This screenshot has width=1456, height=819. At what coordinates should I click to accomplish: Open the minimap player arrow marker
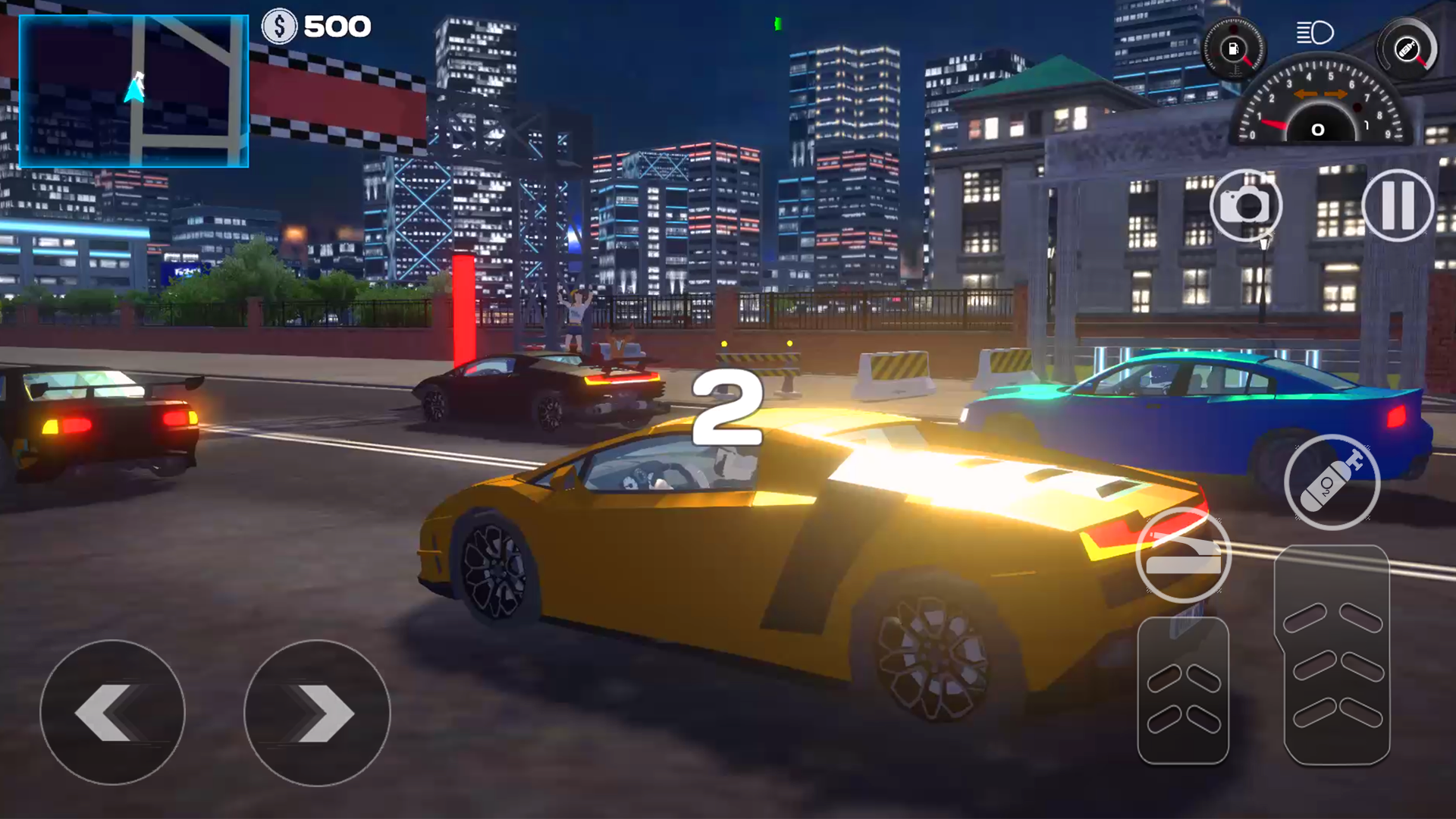(135, 86)
